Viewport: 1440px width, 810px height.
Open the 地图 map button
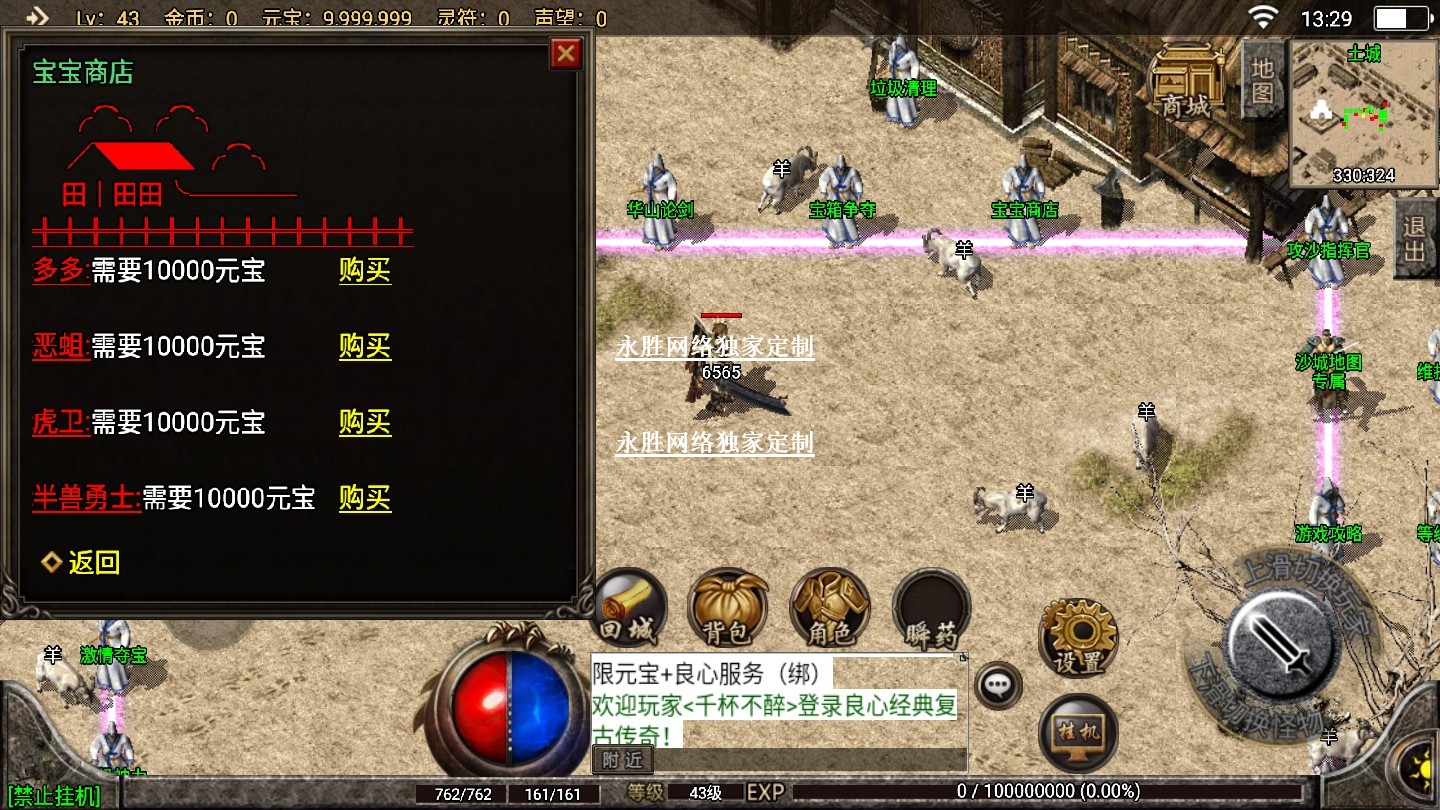[x=1263, y=80]
